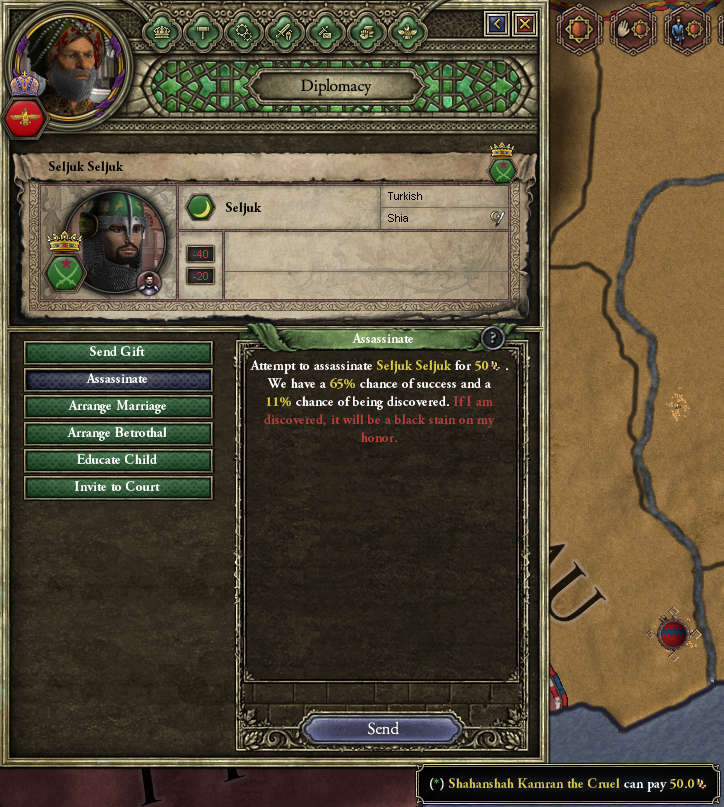
Task: Click the green crescent Shia religion icon
Action: (201, 207)
